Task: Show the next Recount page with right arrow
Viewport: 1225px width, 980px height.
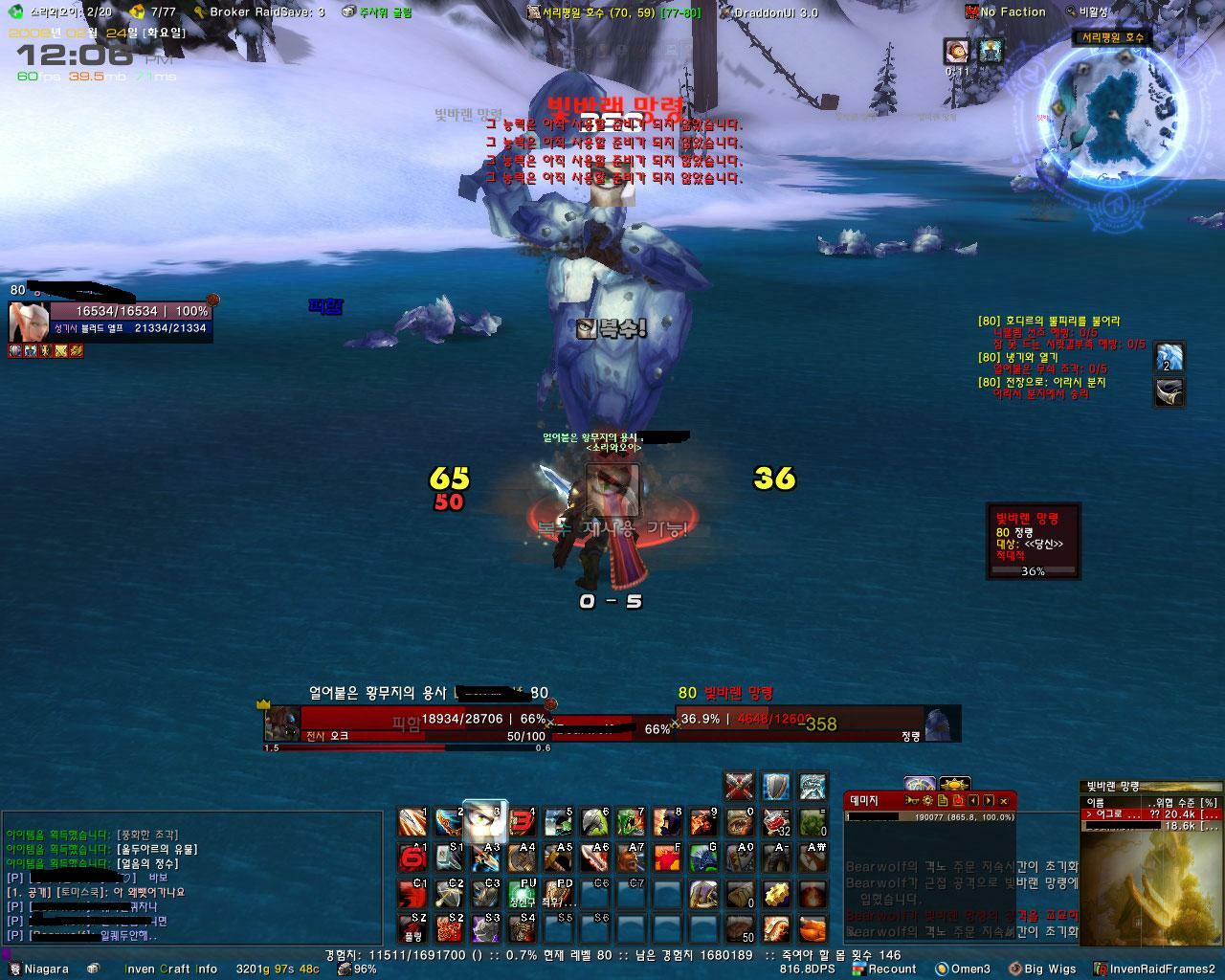Action: click(988, 800)
